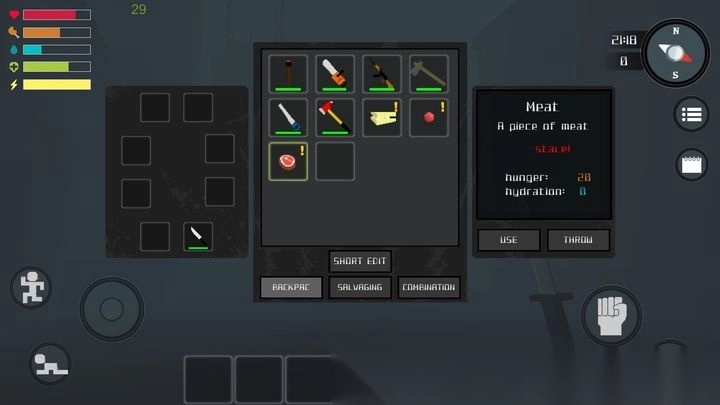The height and width of the screenshot is (405, 720).
Task: Use the selected Meat item
Action: click(508, 240)
